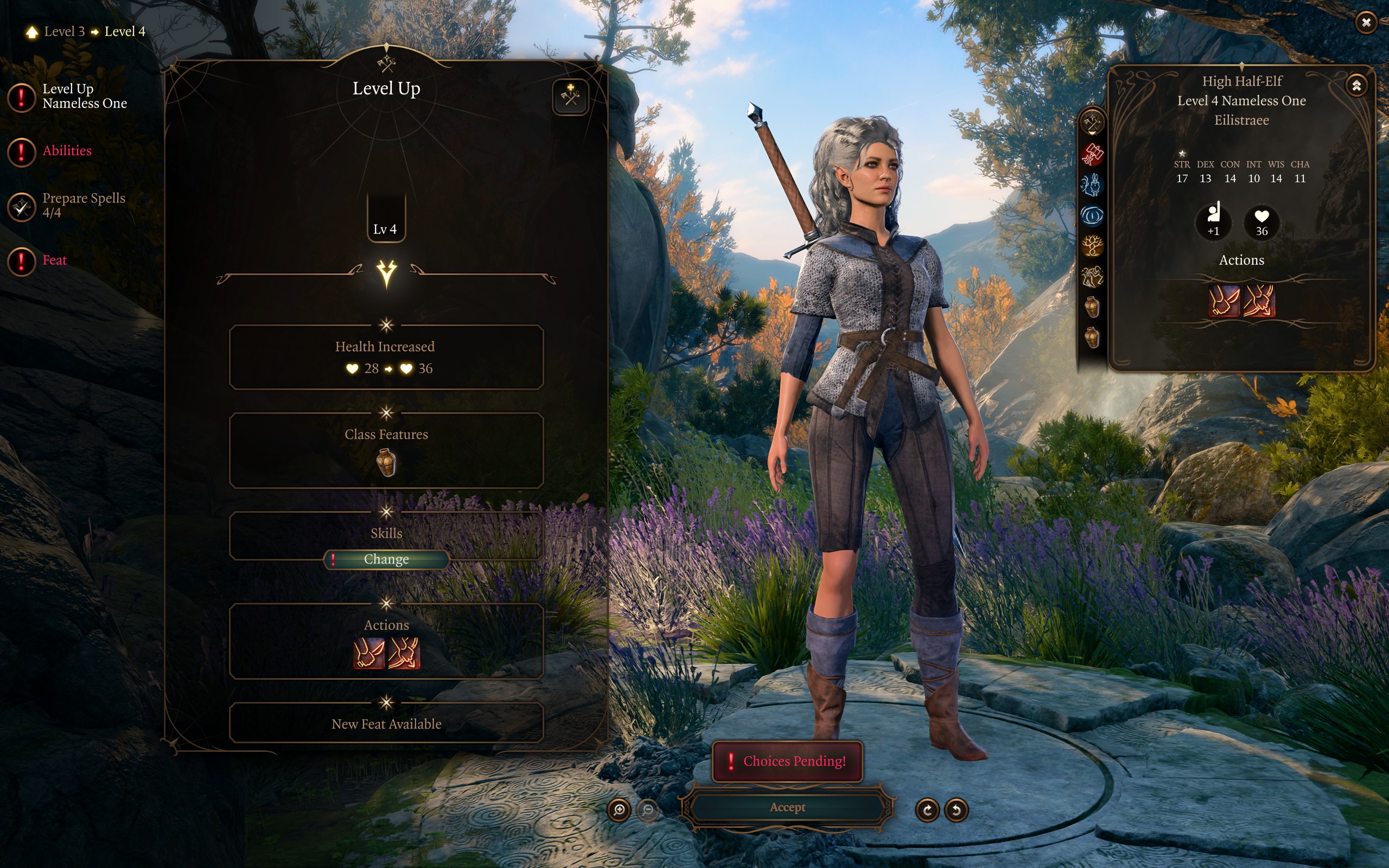Viewport: 1389px width, 868px height.
Task: Select the golden tree icon in sidebar
Action: pos(1092,246)
